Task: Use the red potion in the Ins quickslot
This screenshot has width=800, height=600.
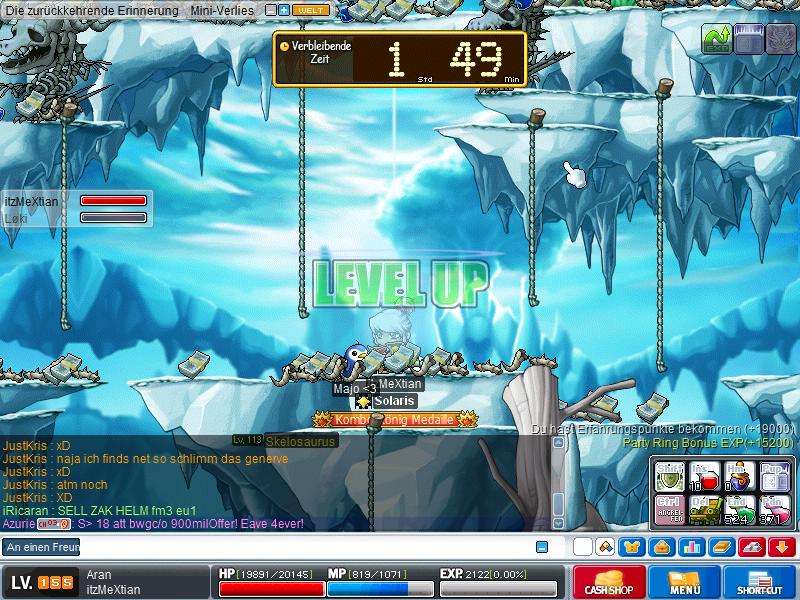Action: point(703,477)
